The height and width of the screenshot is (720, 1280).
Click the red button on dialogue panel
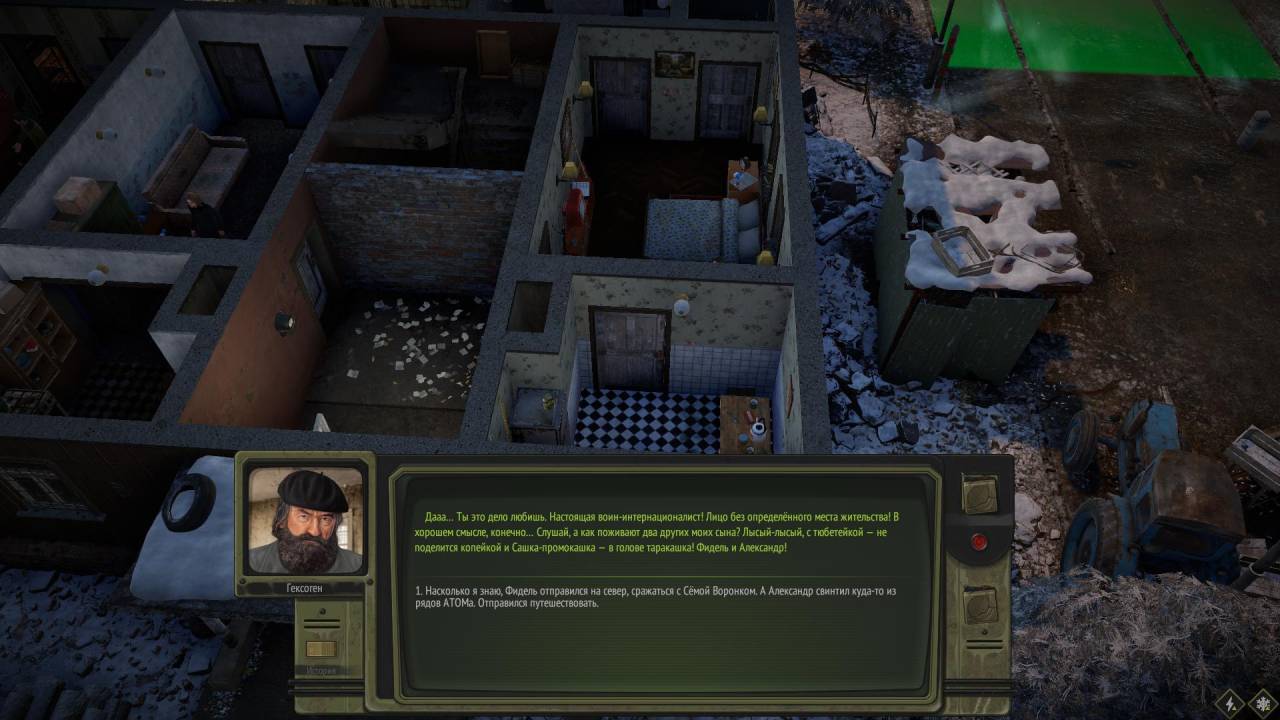pyautogui.click(x=979, y=543)
